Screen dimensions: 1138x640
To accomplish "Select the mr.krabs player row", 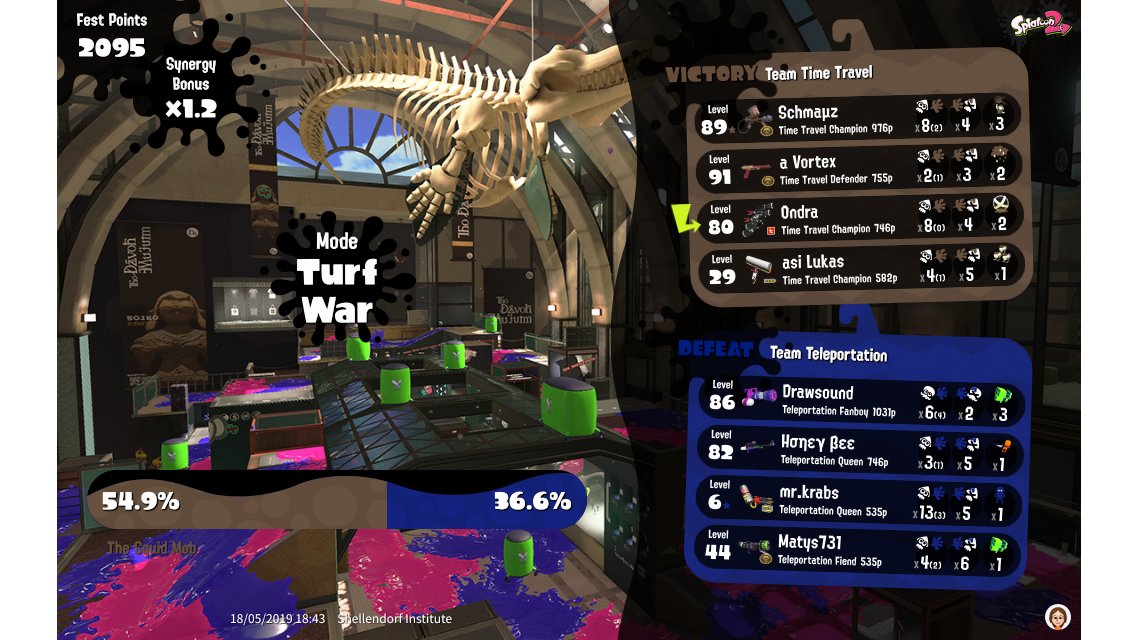I will click(x=860, y=500).
